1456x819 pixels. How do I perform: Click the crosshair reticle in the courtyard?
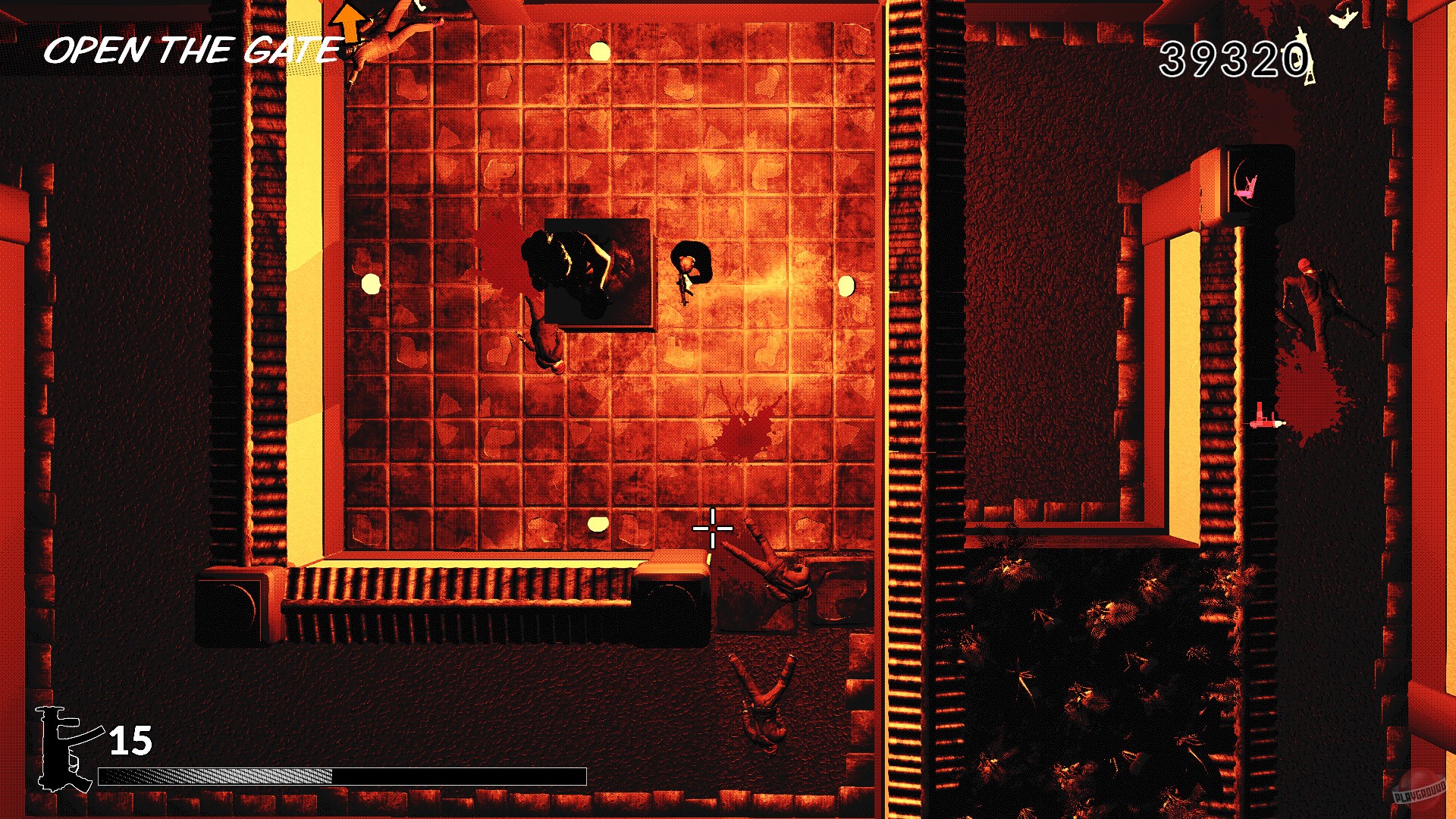[711, 529]
